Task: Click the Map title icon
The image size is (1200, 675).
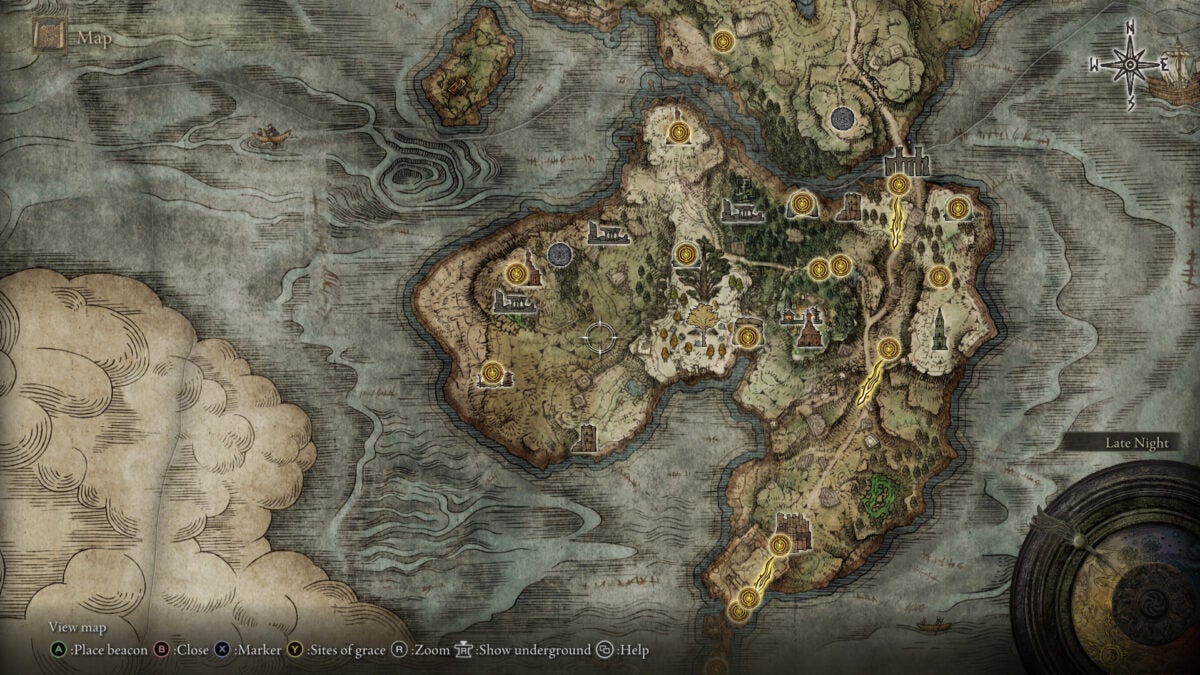Action: tap(49, 36)
